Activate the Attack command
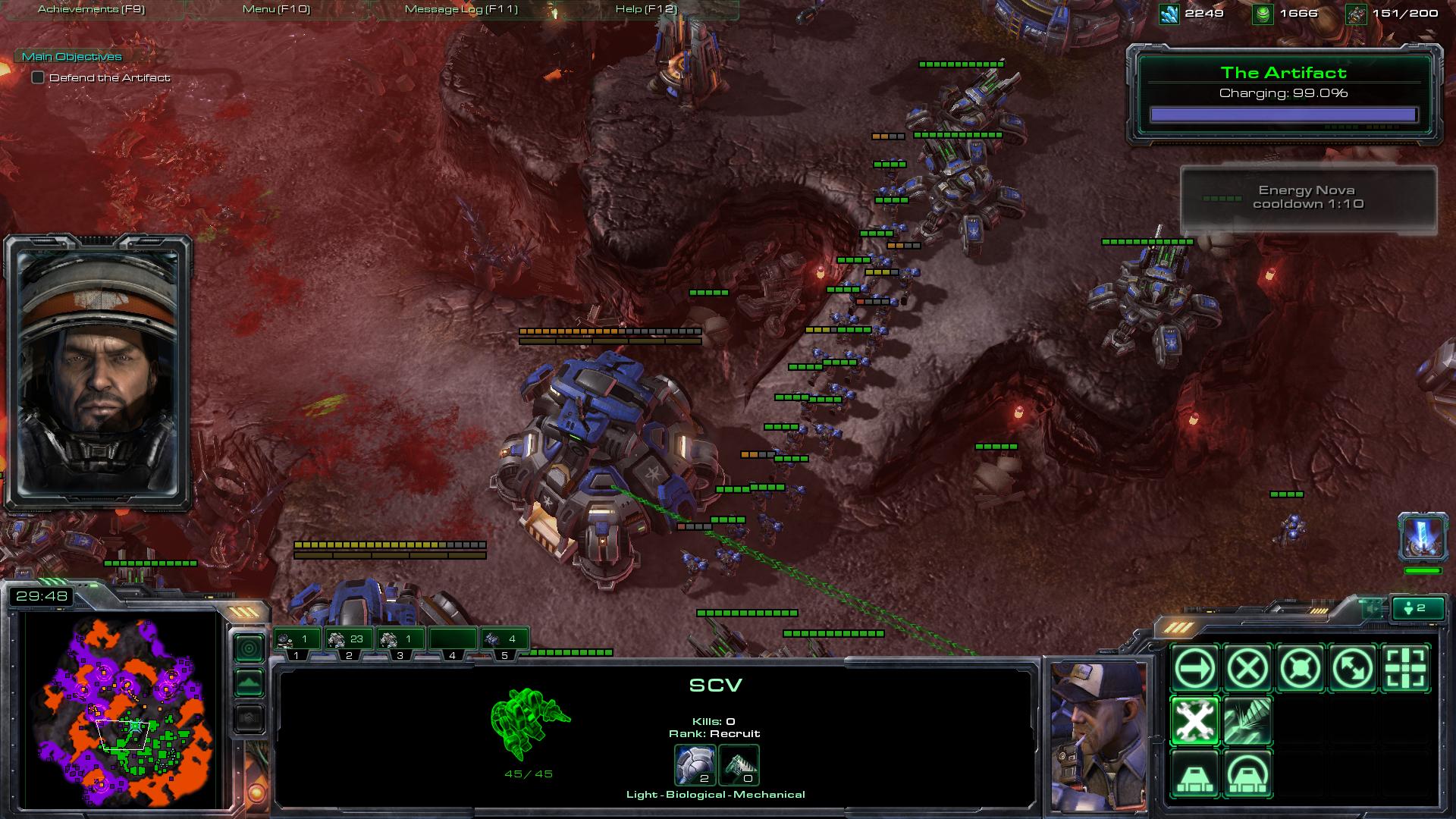This screenshot has width=1456, height=819. coord(1405,669)
